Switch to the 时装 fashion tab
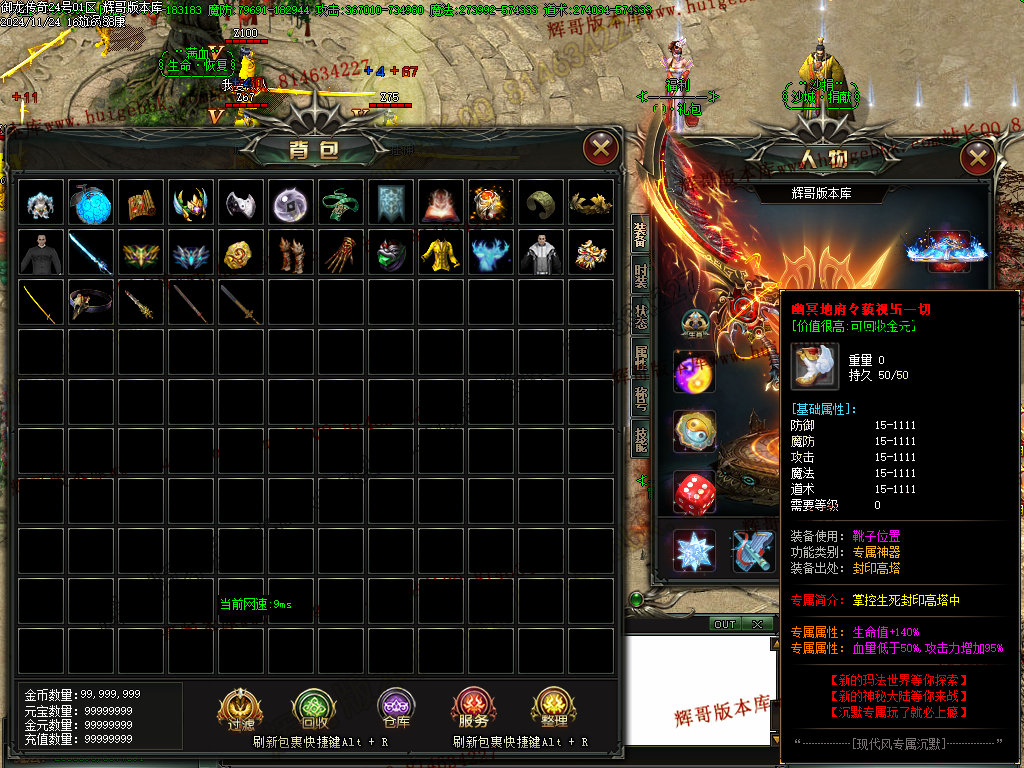 tap(640, 275)
